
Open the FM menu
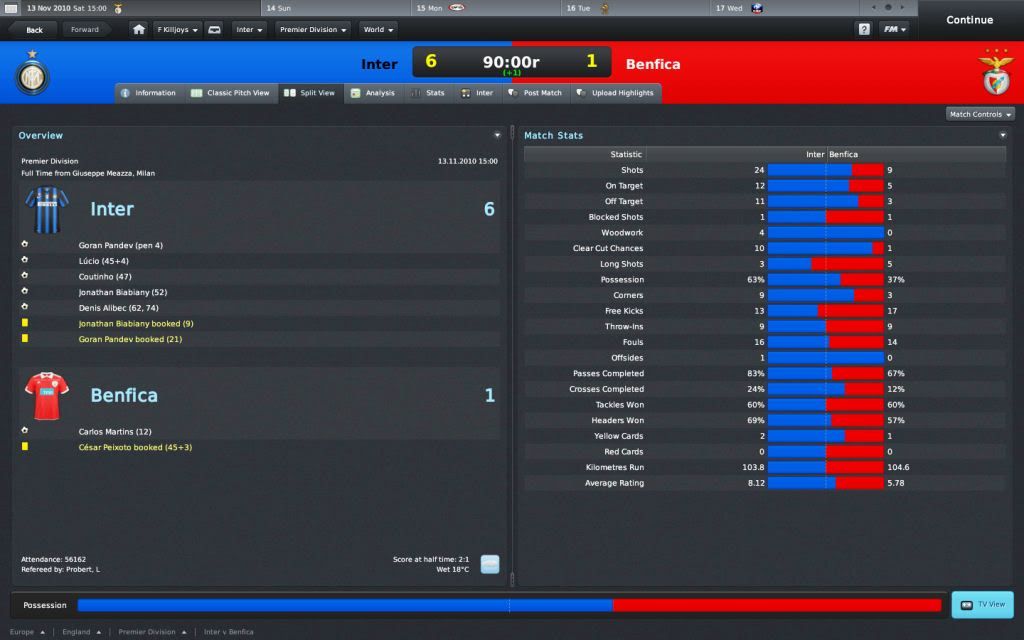(894, 30)
